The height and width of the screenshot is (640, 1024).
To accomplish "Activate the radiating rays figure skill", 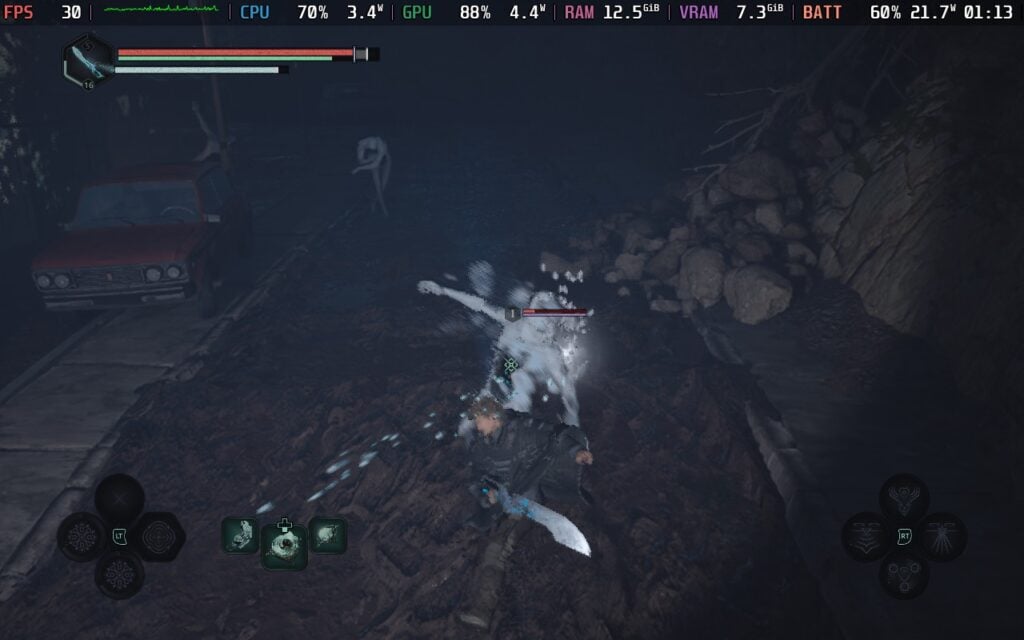I will pos(942,537).
